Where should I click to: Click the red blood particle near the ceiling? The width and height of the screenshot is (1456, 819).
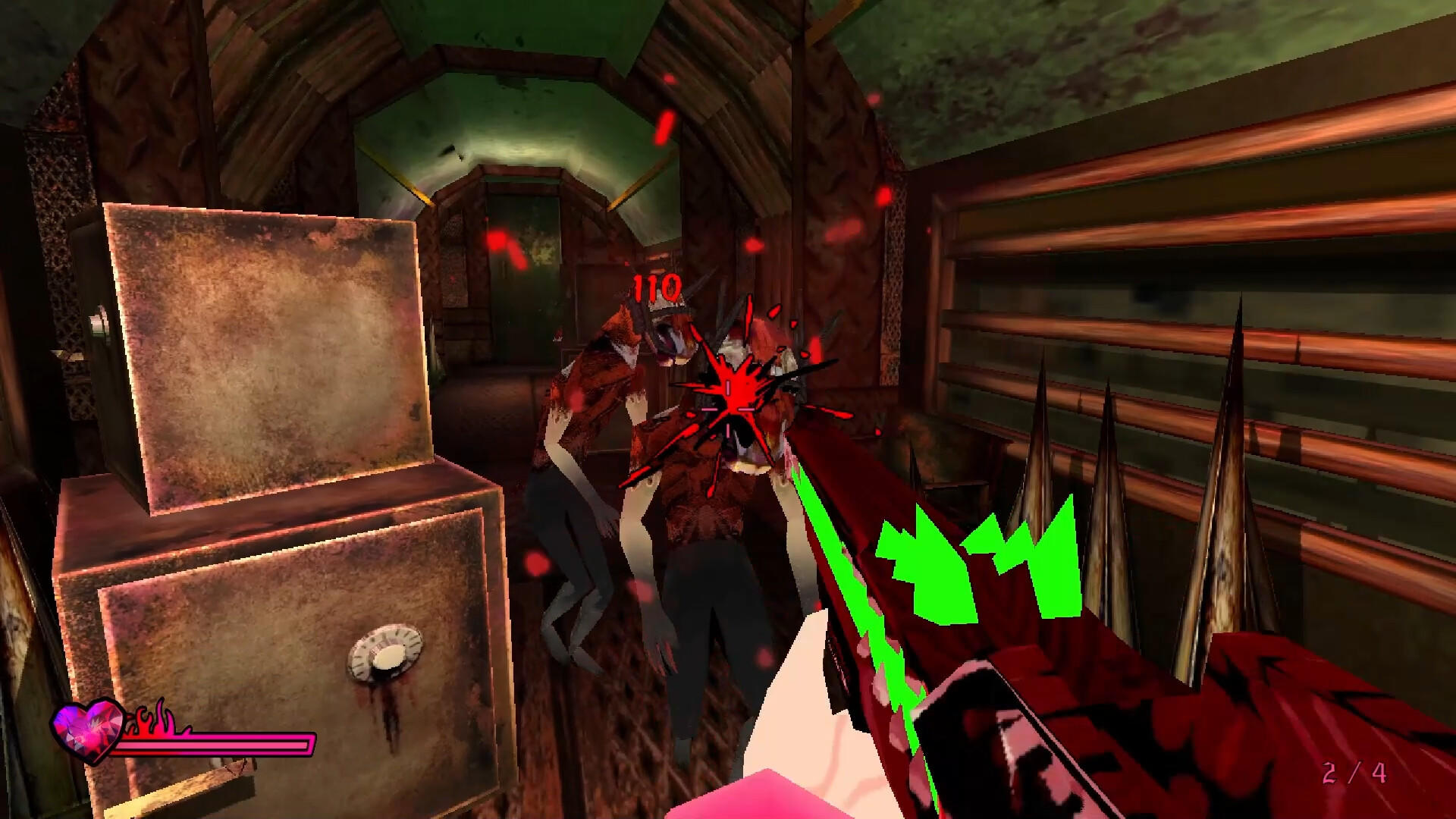pyautogui.click(x=665, y=121)
